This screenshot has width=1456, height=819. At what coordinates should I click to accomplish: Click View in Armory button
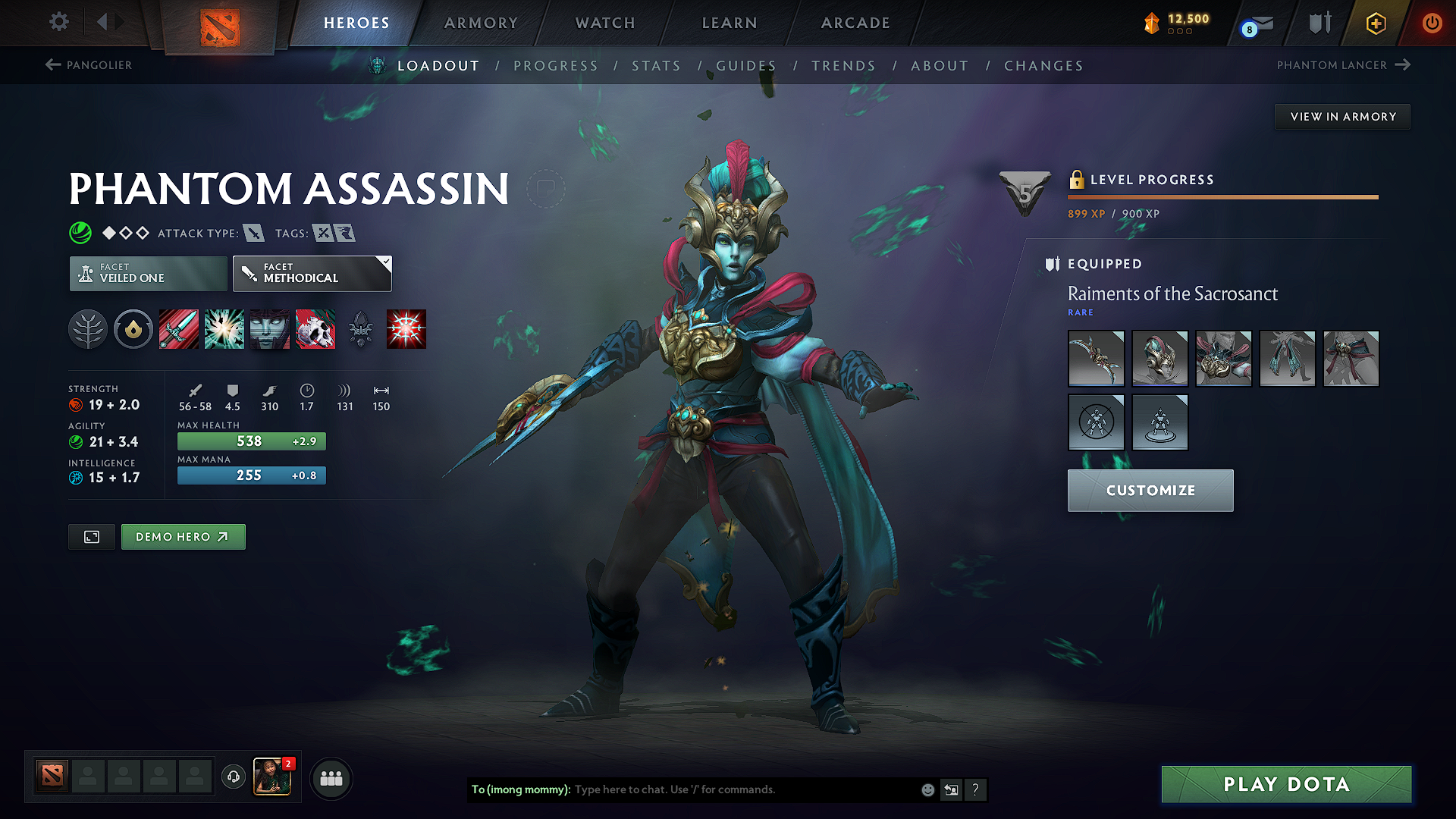[1343, 117]
